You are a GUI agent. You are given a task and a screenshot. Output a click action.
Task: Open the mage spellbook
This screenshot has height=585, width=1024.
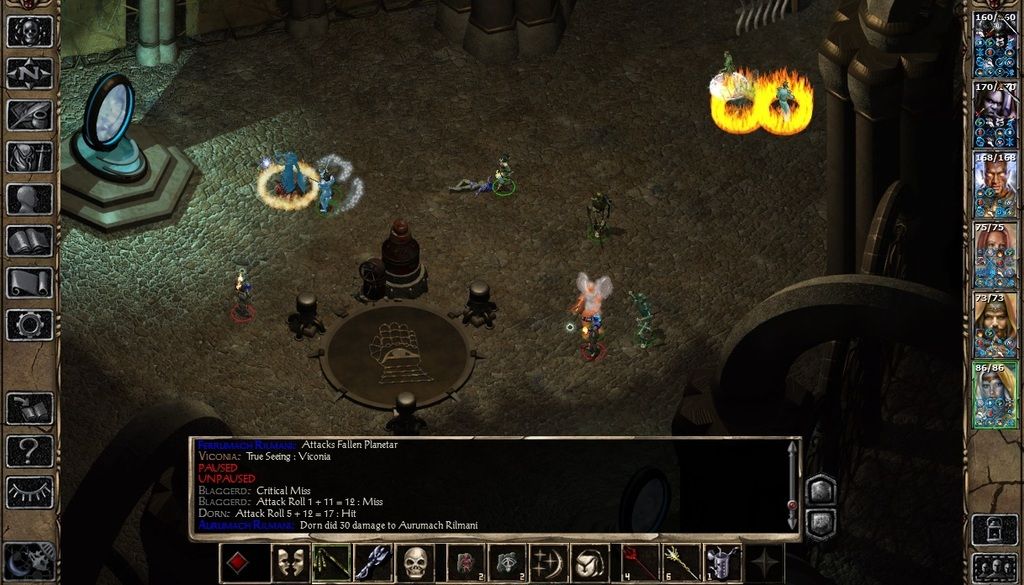[x=29, y=241]
